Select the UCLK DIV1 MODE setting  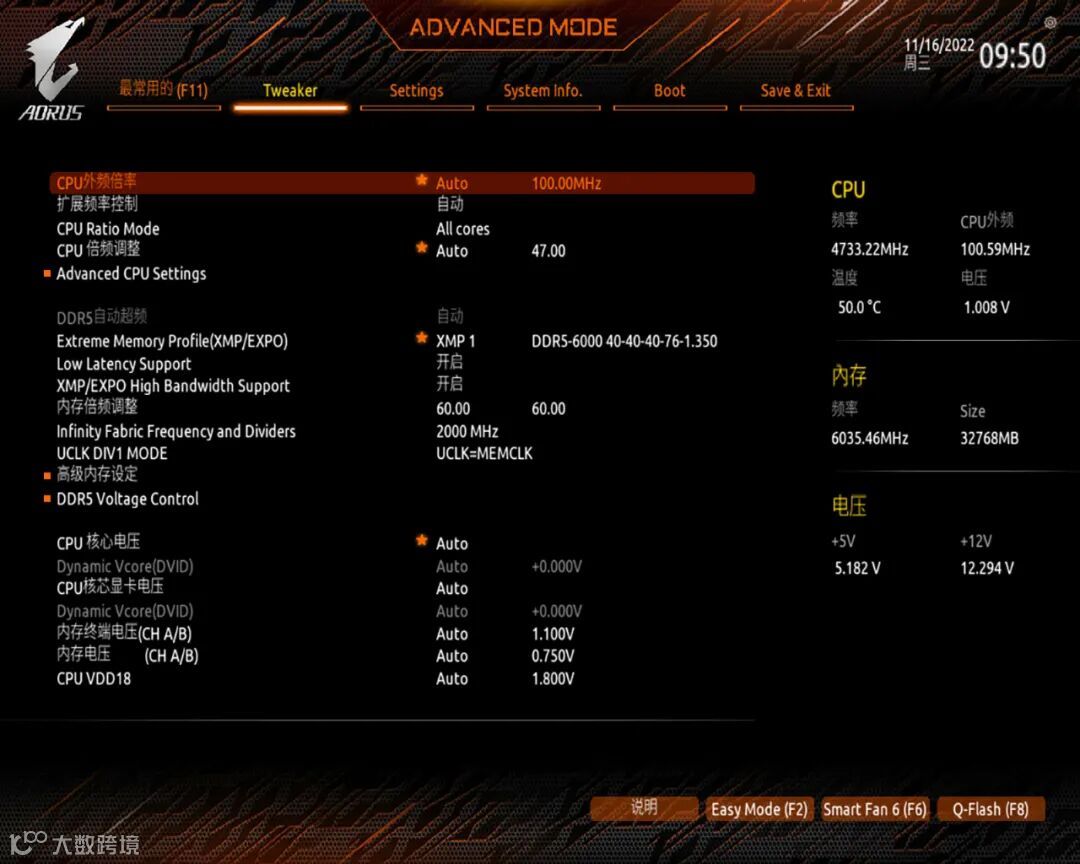(x=112, y=453)
